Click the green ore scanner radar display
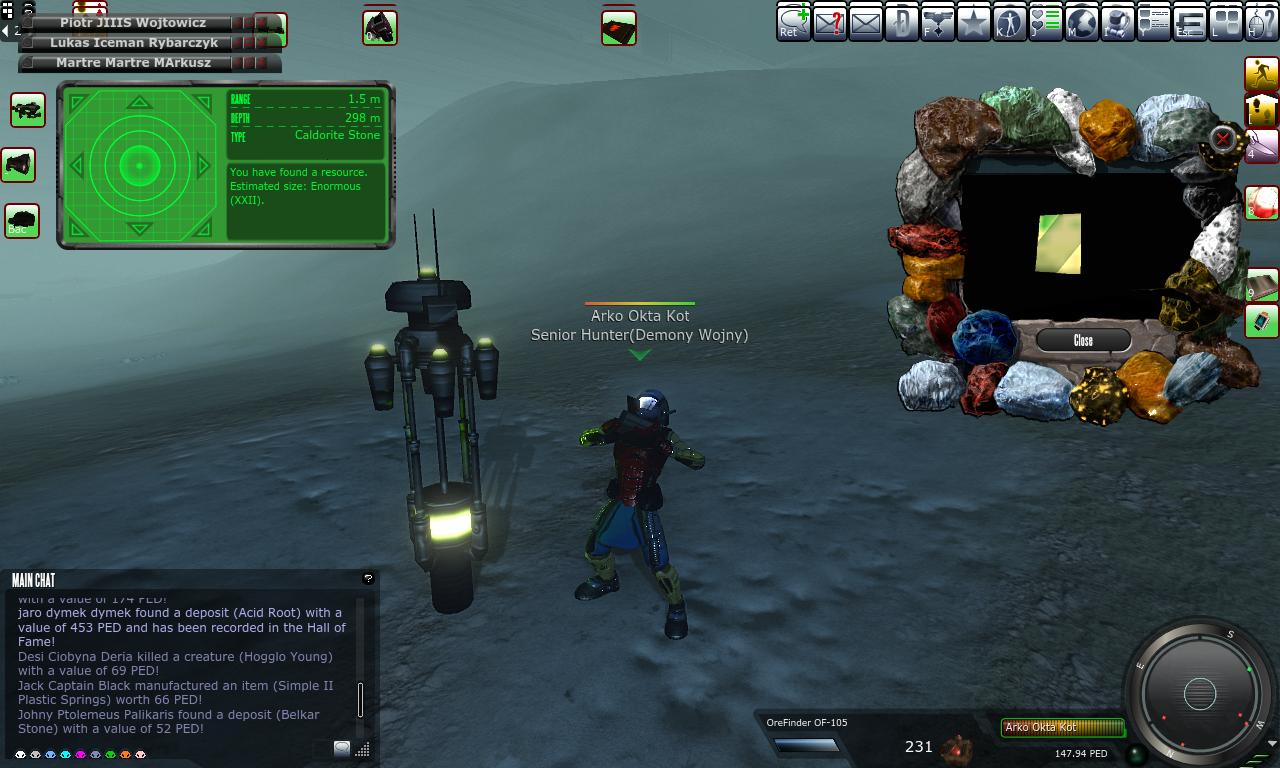The image size is (1280, 768). click(x=140, y=165)
